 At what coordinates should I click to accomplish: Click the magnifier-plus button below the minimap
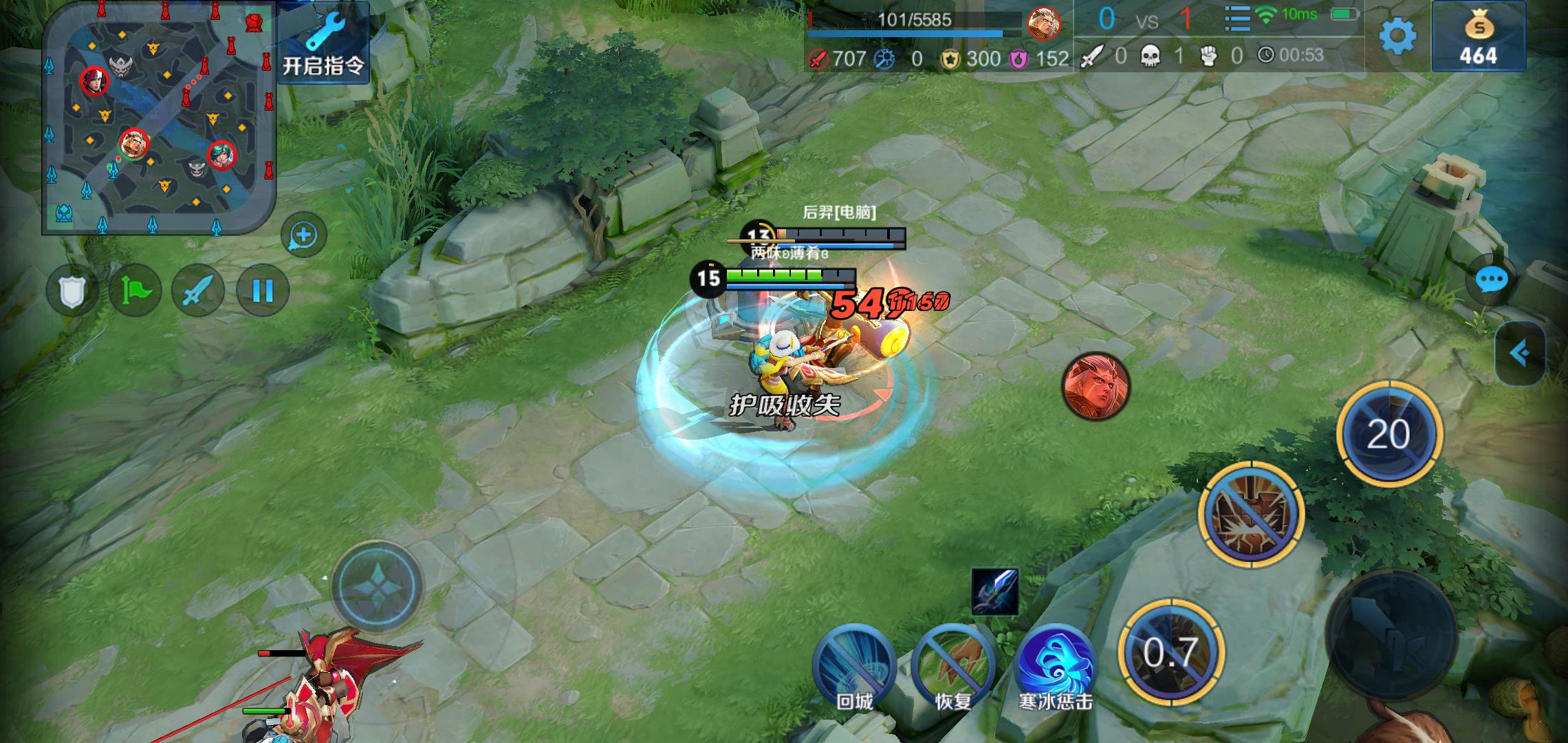tap(303, 235)
